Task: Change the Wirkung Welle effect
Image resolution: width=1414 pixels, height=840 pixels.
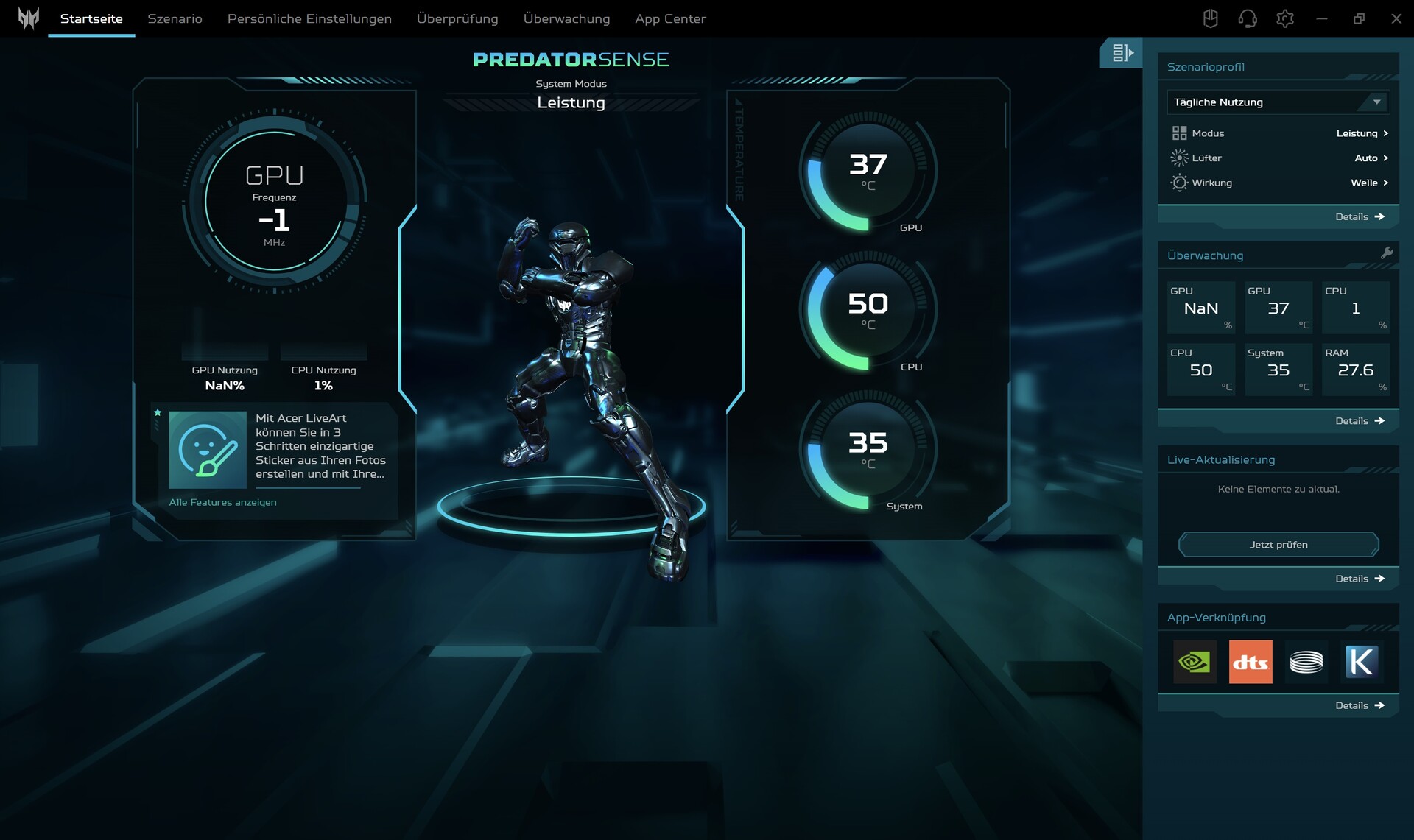Action: 1369,183
